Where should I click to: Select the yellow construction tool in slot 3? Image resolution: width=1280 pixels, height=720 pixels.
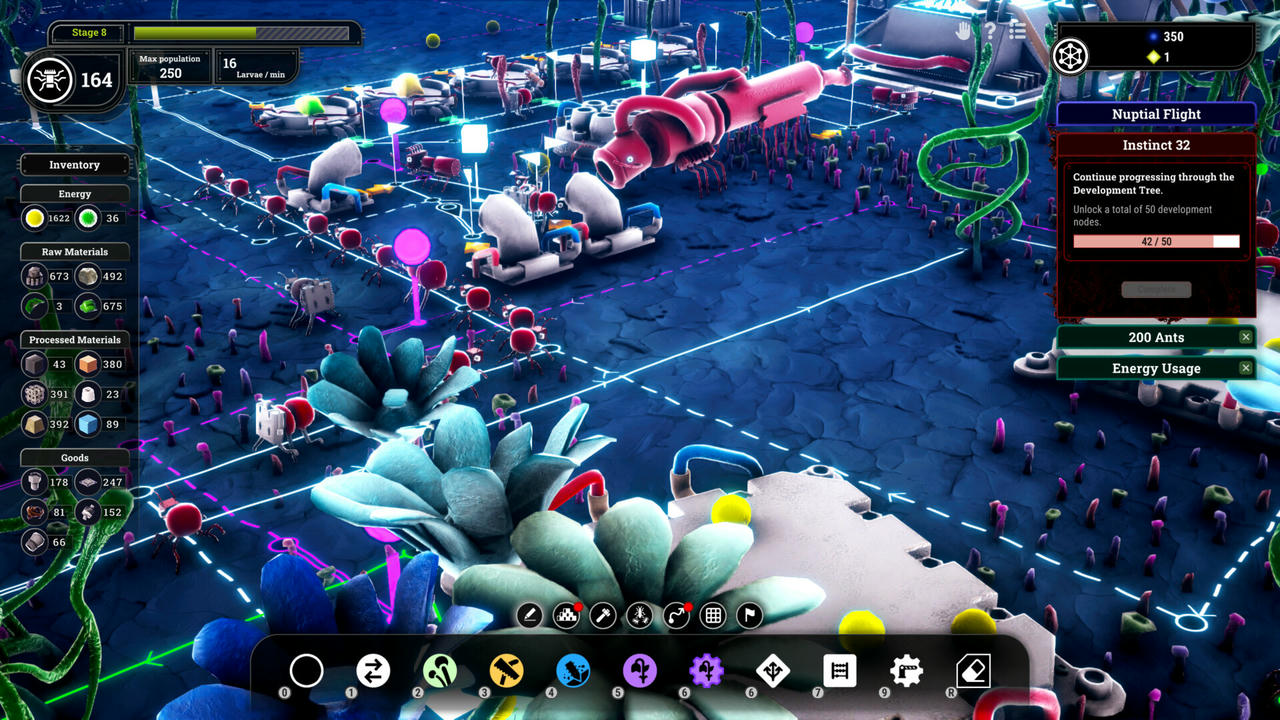coord(506,671)
